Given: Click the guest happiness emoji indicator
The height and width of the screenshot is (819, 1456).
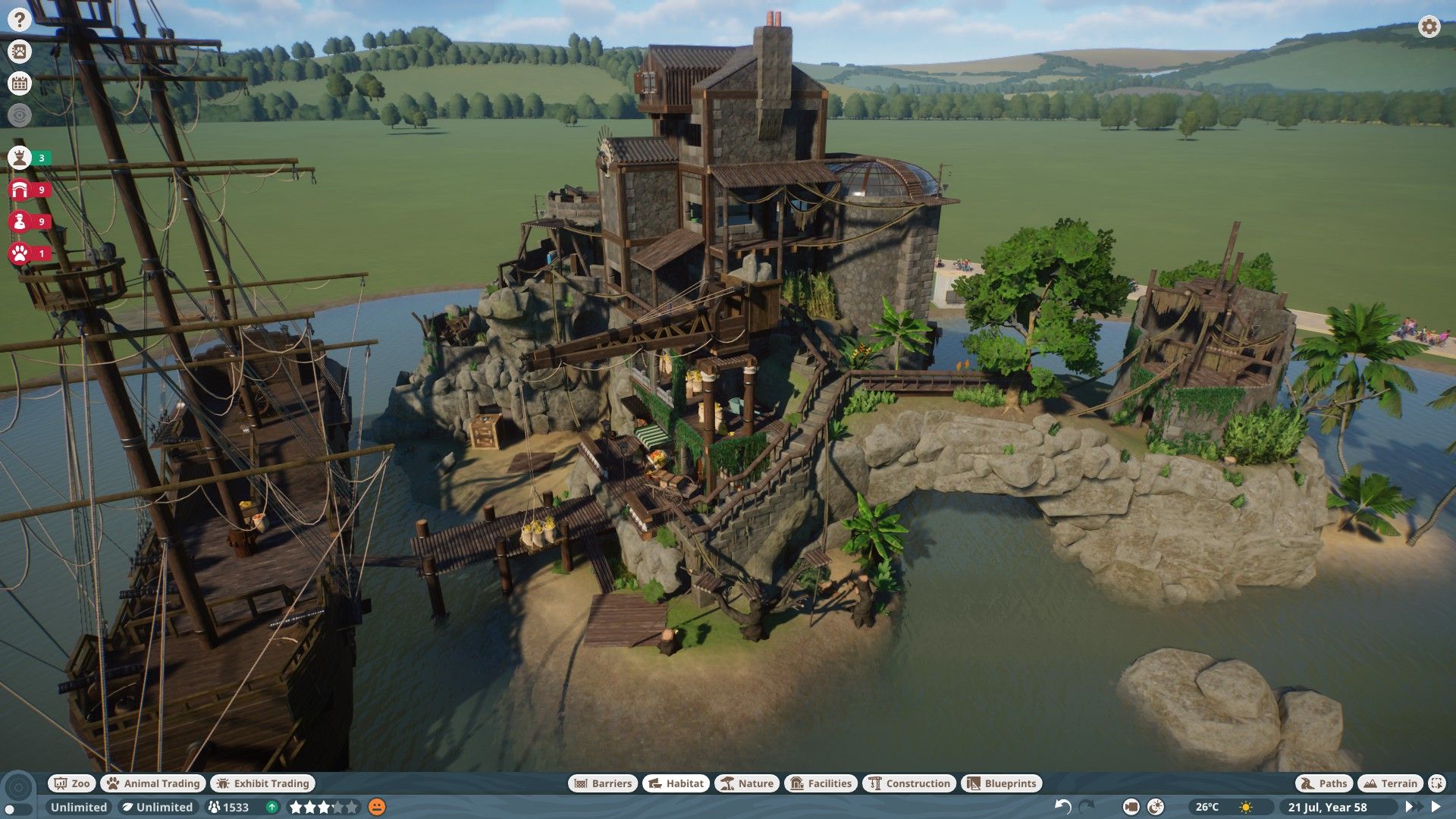Looking at the screenshot, I should tap(373, 808).
